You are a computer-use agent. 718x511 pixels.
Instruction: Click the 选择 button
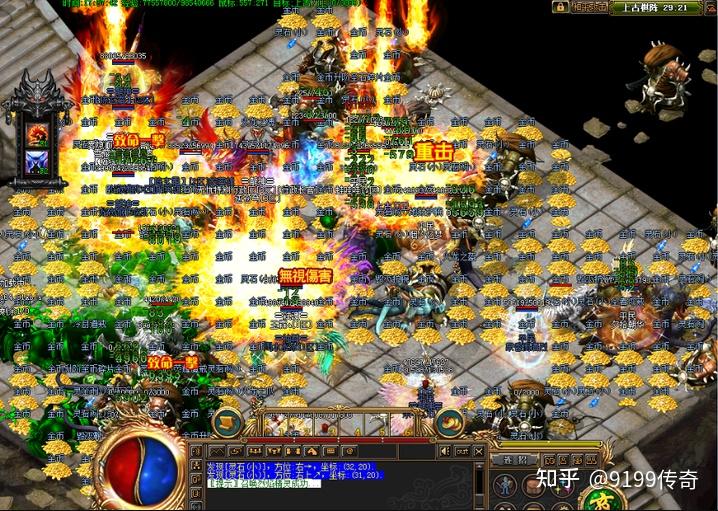point(512,459)
